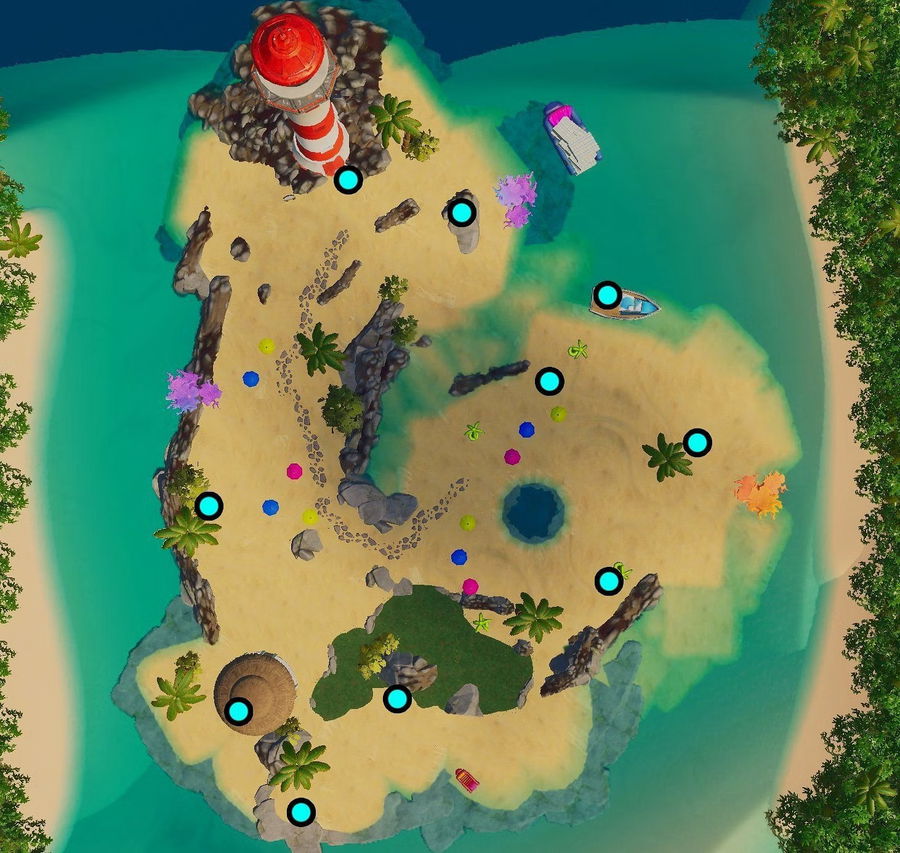The image size is (900, 853).
Task: Choose the cyan marker on the thatched hut
Action: (x=238, y=711)
